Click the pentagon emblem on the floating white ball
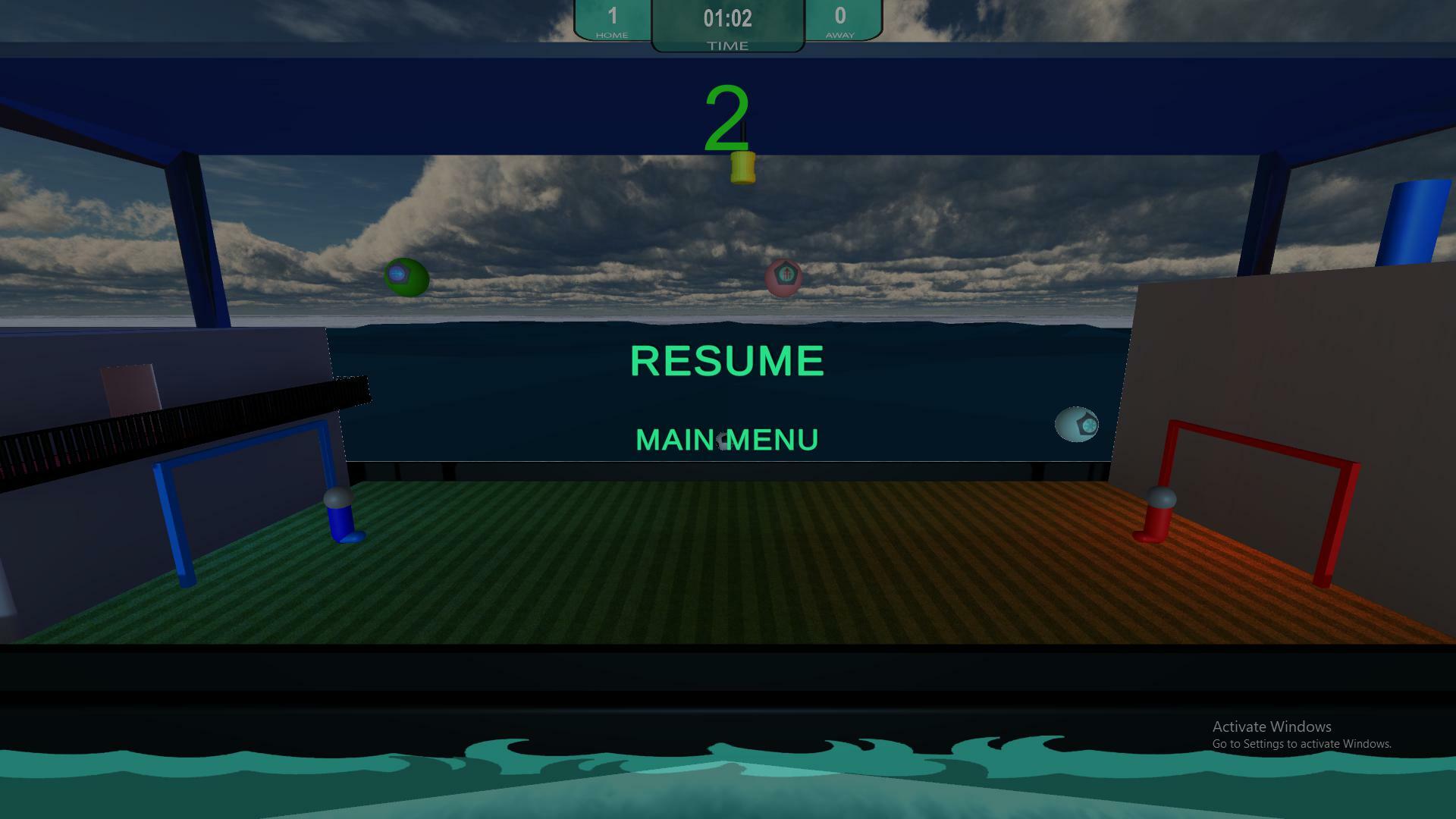The height and width of the screenshot is (819, 1456). [1084, 424]
